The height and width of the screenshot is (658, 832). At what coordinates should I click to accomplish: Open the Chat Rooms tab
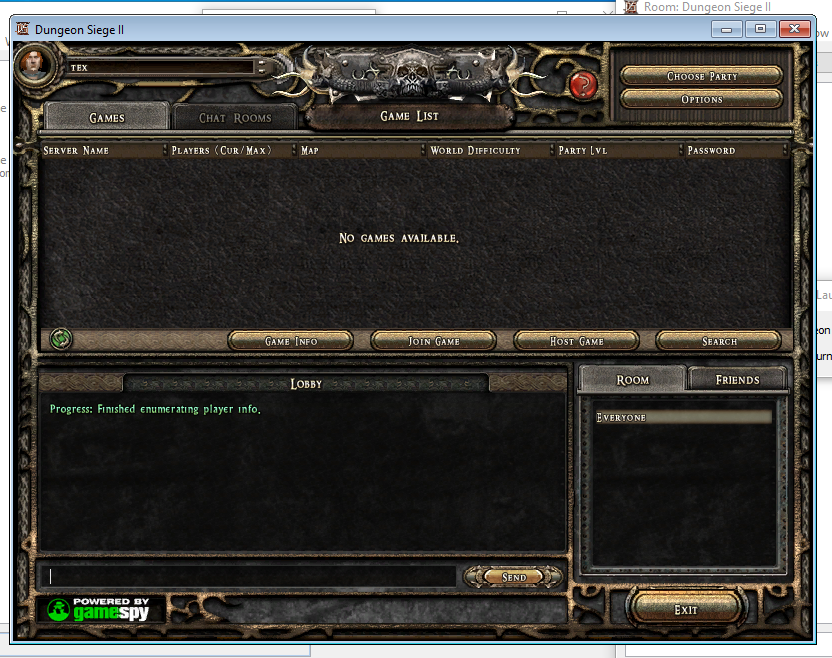point(235,118)
